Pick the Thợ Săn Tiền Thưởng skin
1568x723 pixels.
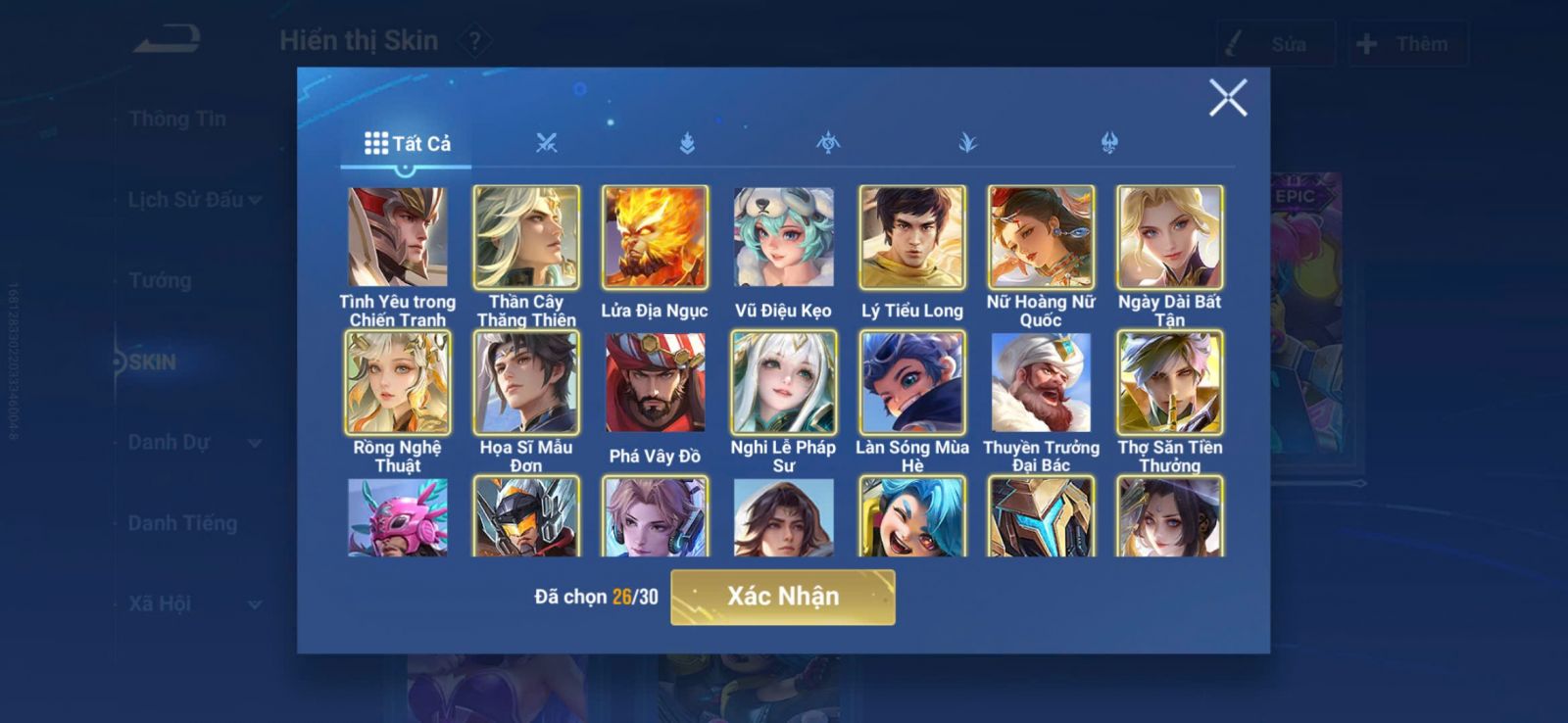[x=1169, y=382]
